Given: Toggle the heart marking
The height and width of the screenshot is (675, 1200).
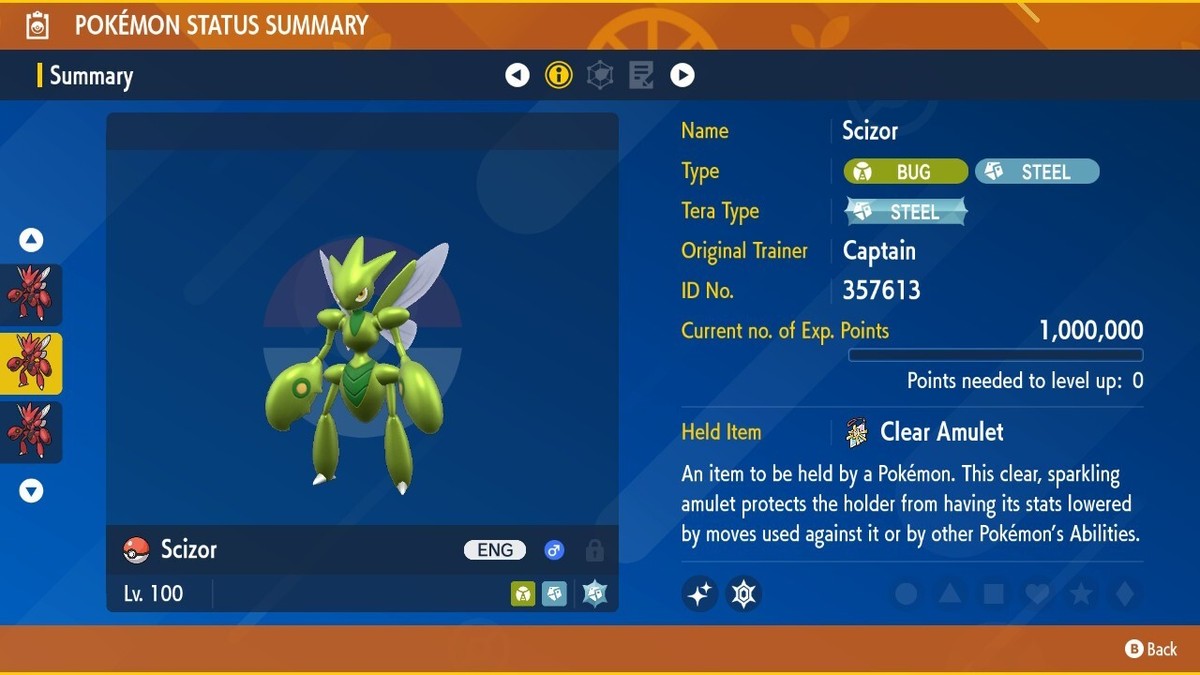Looking at the screenshot, I should 1038,594.
